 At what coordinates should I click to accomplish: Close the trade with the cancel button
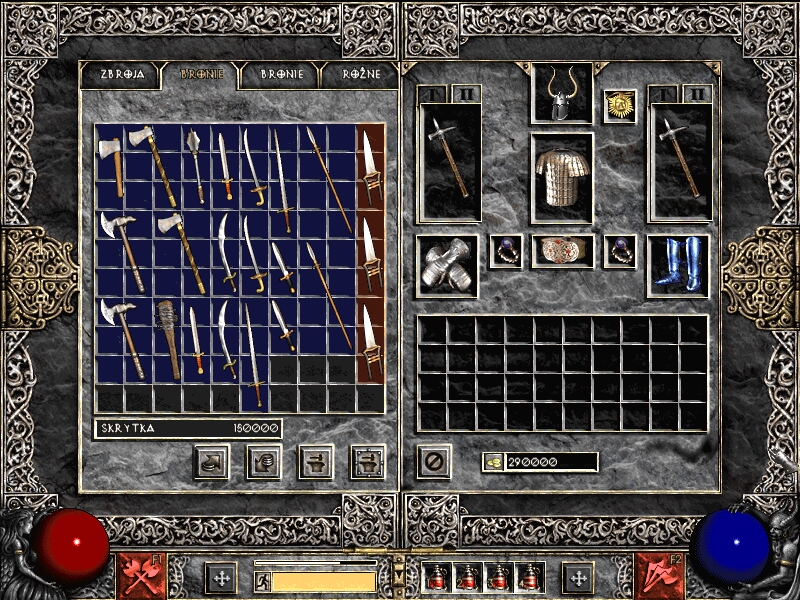434,461
